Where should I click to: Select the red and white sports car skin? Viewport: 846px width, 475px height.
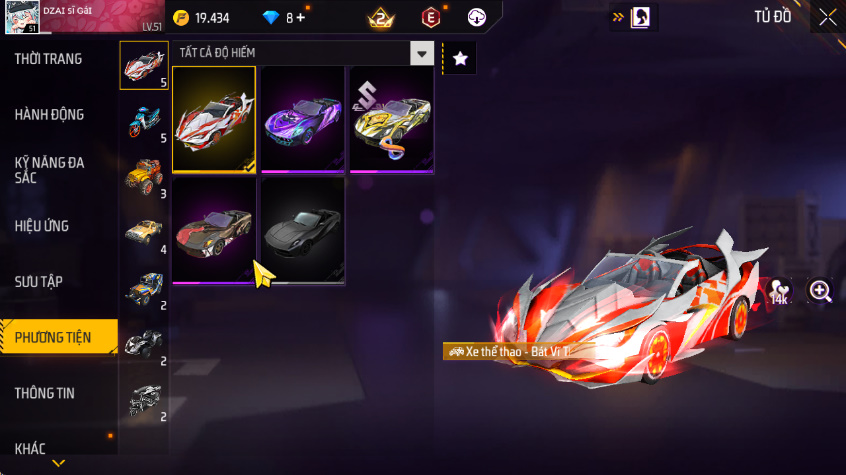(x=213, y=120)
